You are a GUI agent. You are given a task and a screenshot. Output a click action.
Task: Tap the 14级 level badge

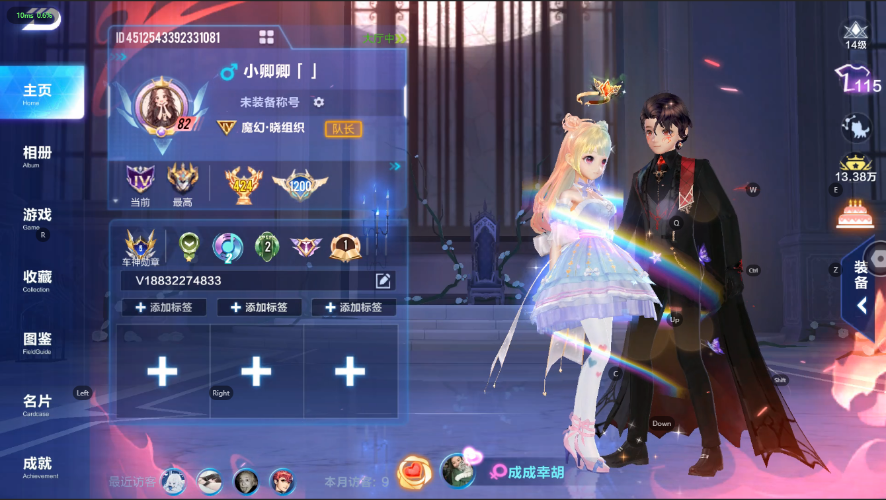tap(855, 34)
